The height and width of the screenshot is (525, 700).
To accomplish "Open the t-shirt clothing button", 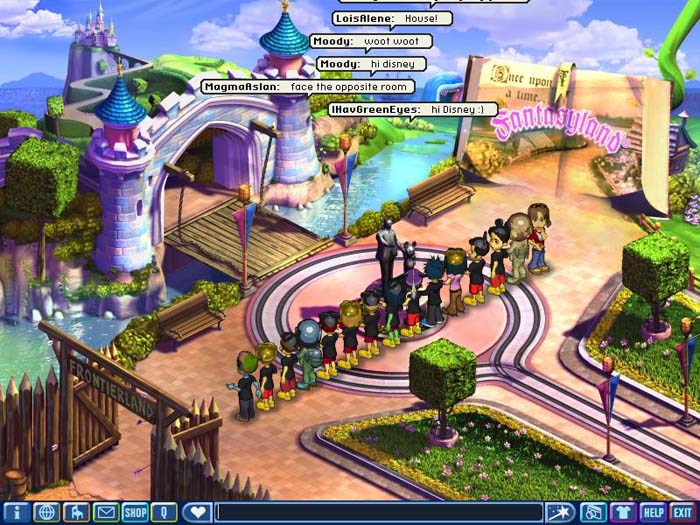I will [x=624, y=513].
